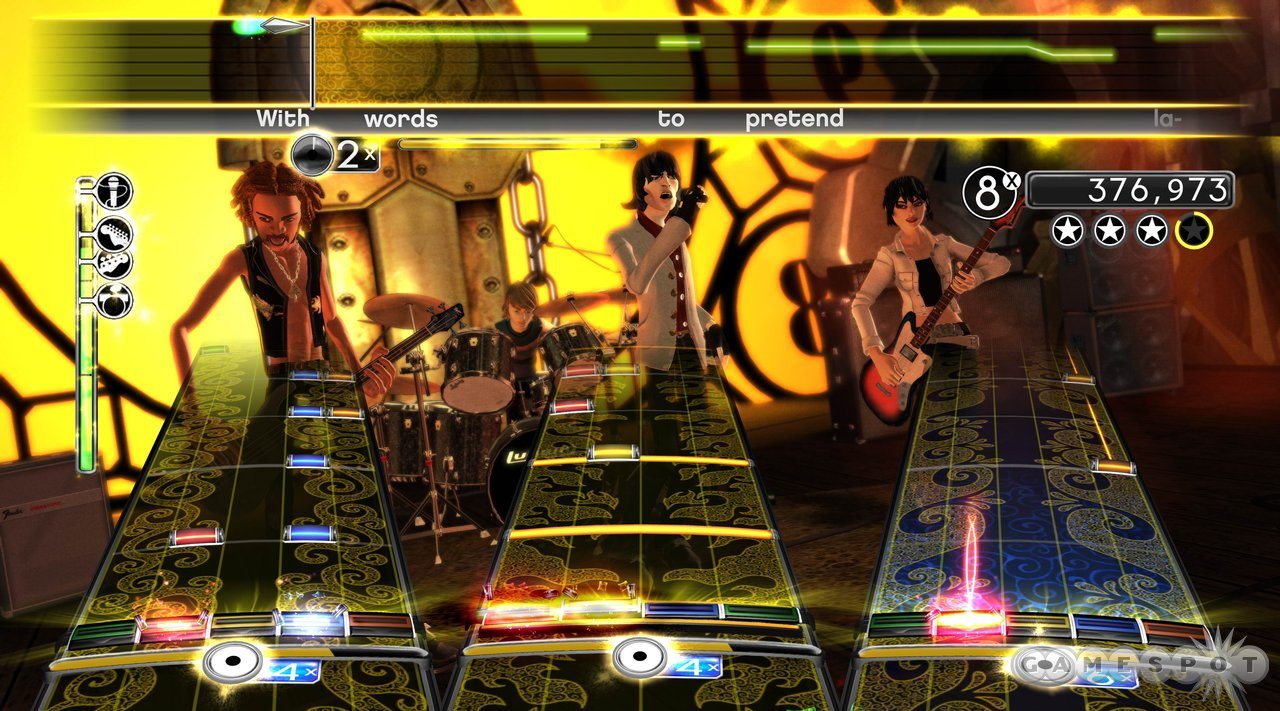Click the drum kit icon on the crowd meter
The height and width of the screenshot is (711, 1280).
[x=114, y=300]
